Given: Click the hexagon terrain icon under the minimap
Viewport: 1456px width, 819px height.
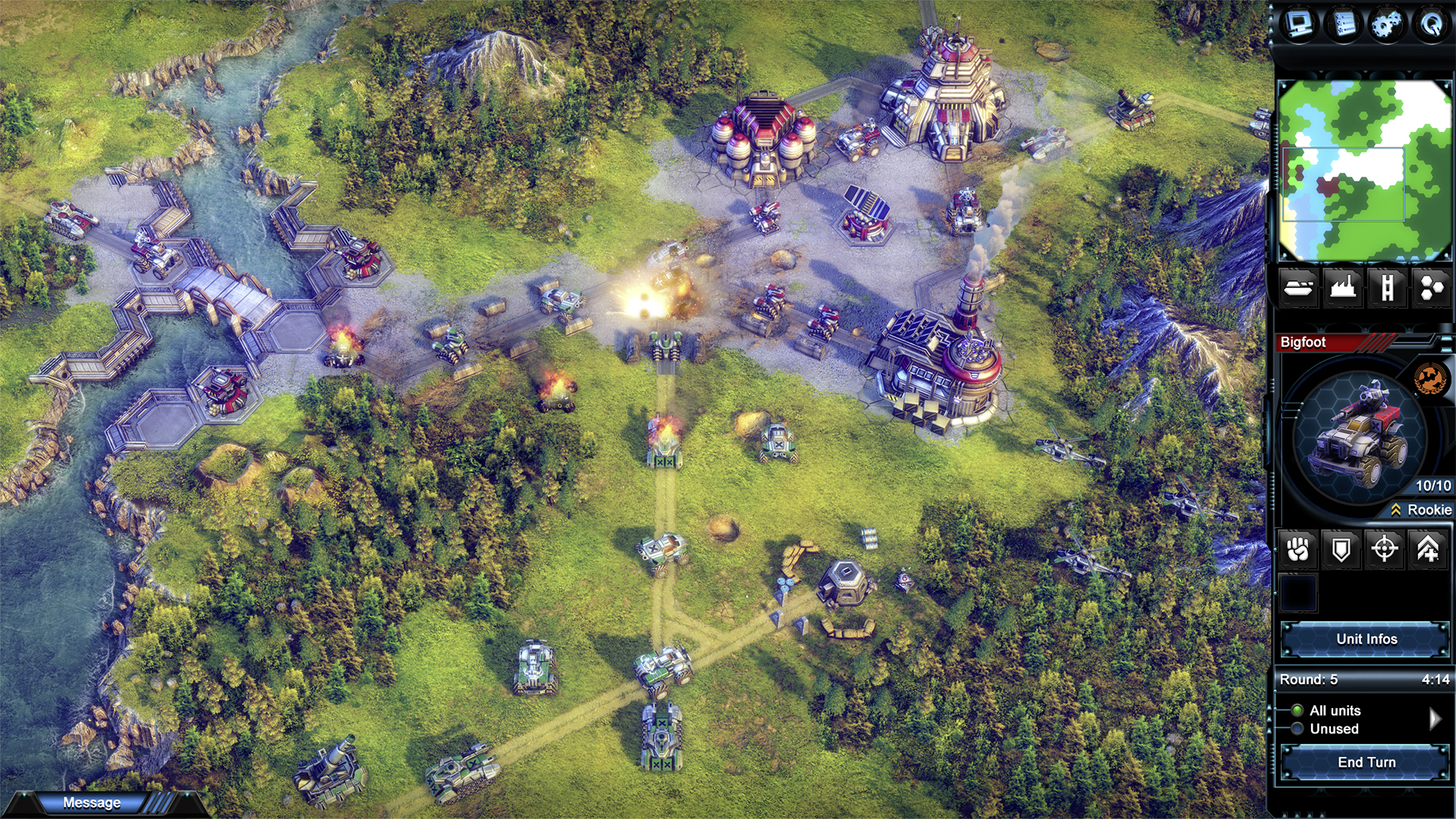Looking at the screenshot, I should pyautogui.click(x=1433, y=289).
